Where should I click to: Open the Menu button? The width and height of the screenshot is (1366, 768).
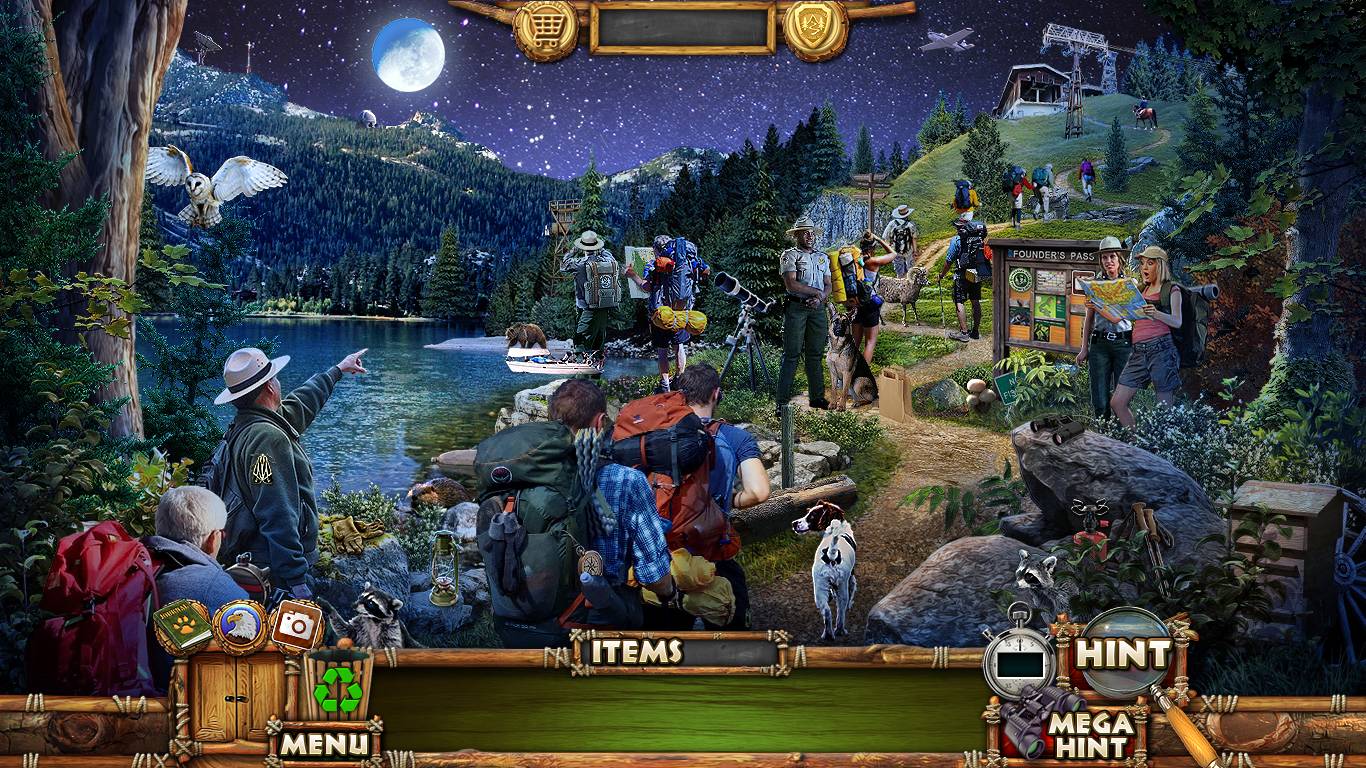coord(324,743)
